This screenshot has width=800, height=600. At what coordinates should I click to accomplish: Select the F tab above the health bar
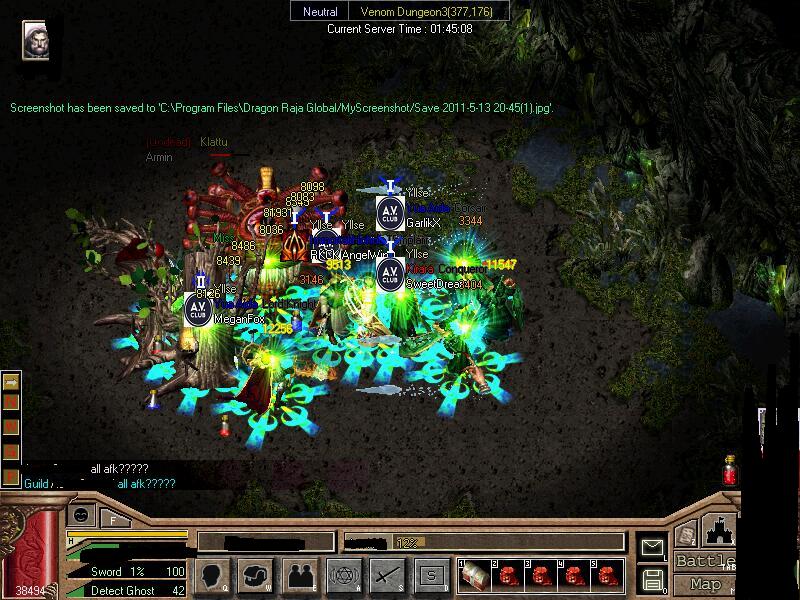click(x=114, y=519)
